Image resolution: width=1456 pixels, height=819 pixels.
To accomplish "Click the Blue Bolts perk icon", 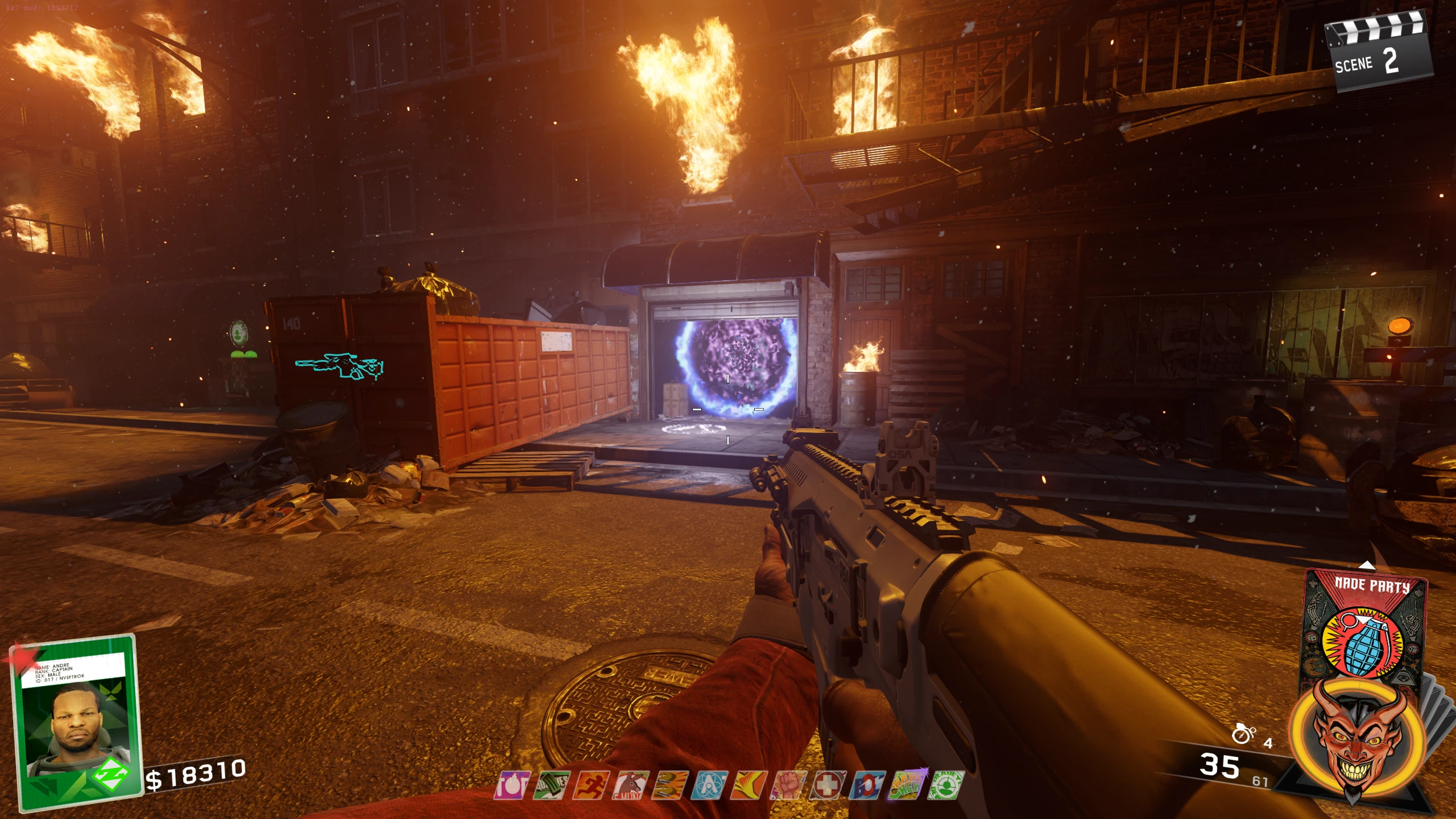I will (x=867, y=785).
